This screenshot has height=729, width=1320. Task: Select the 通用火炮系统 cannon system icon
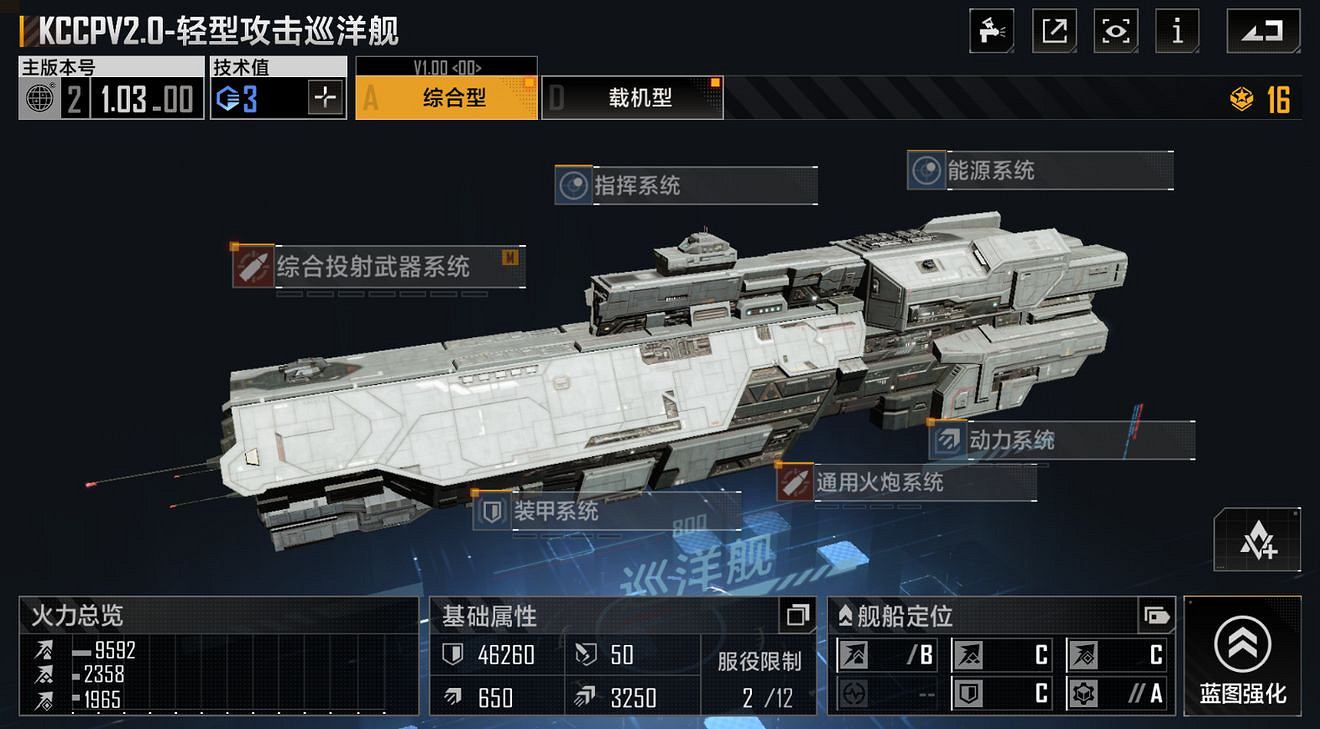[x=796, y=482]
